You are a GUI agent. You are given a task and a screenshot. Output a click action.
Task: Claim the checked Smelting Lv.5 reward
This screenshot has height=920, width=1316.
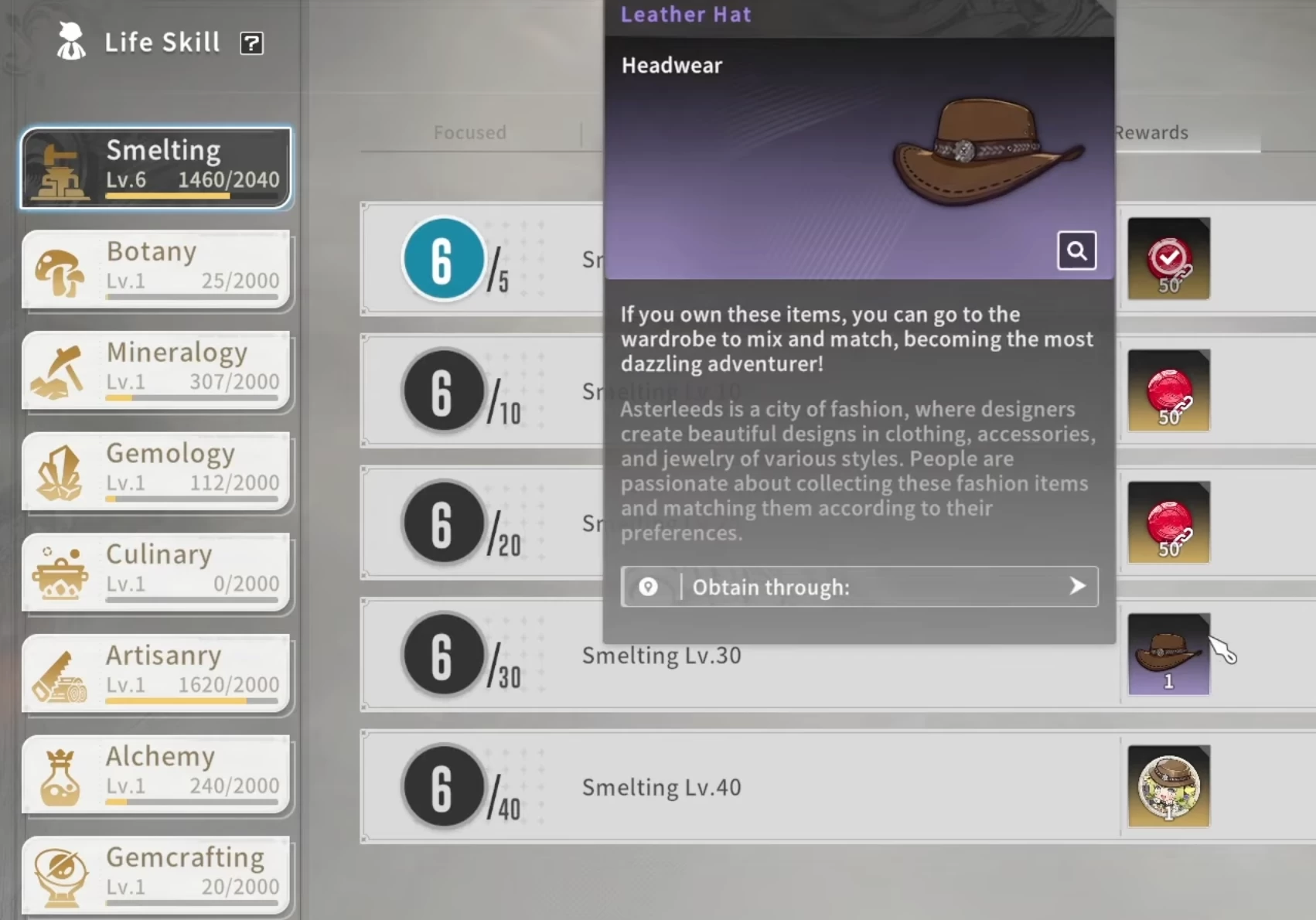pyautogui.click(x=1168, y=259)
